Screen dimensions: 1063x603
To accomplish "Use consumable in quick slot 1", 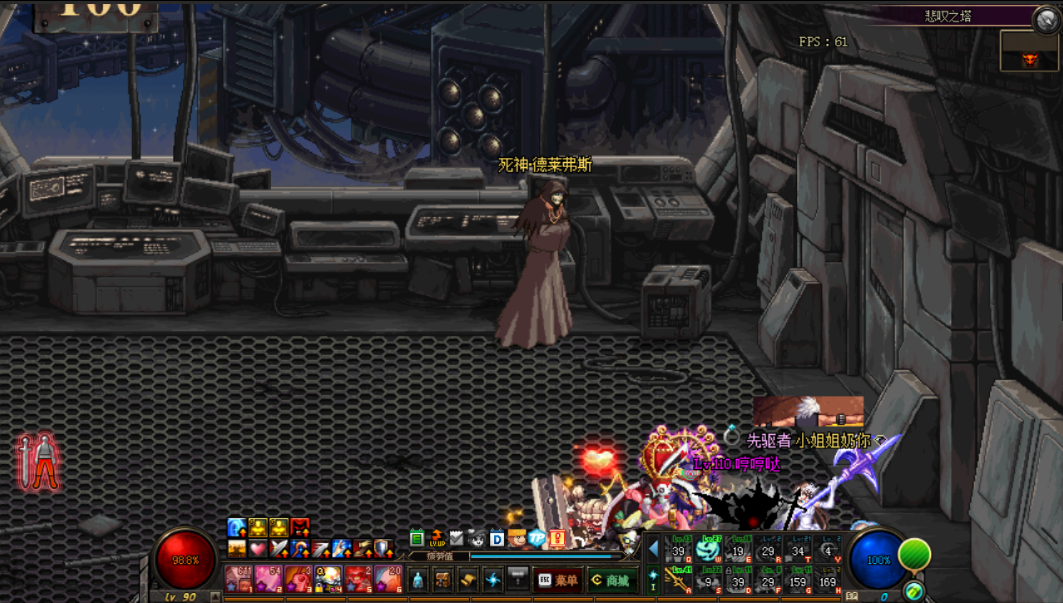I will pyautogui.click(x=239, y=578).
